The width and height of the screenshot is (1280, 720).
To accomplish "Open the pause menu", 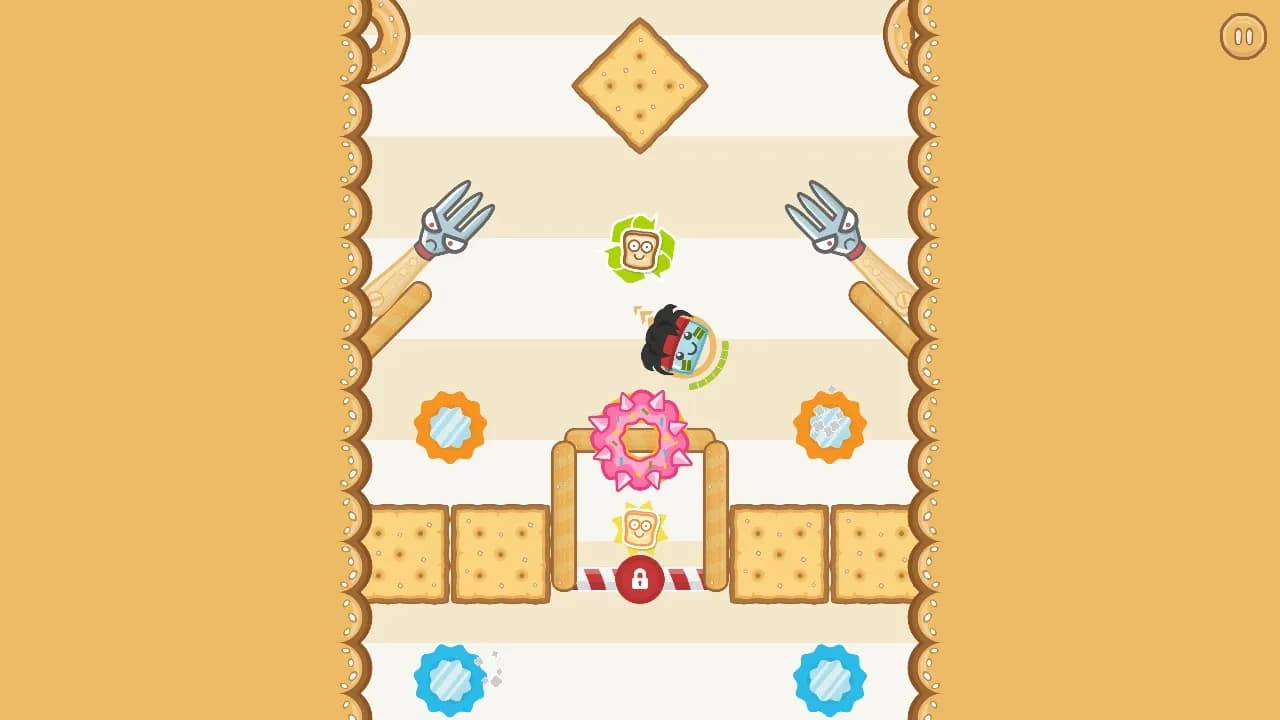I will point(1243,37).
